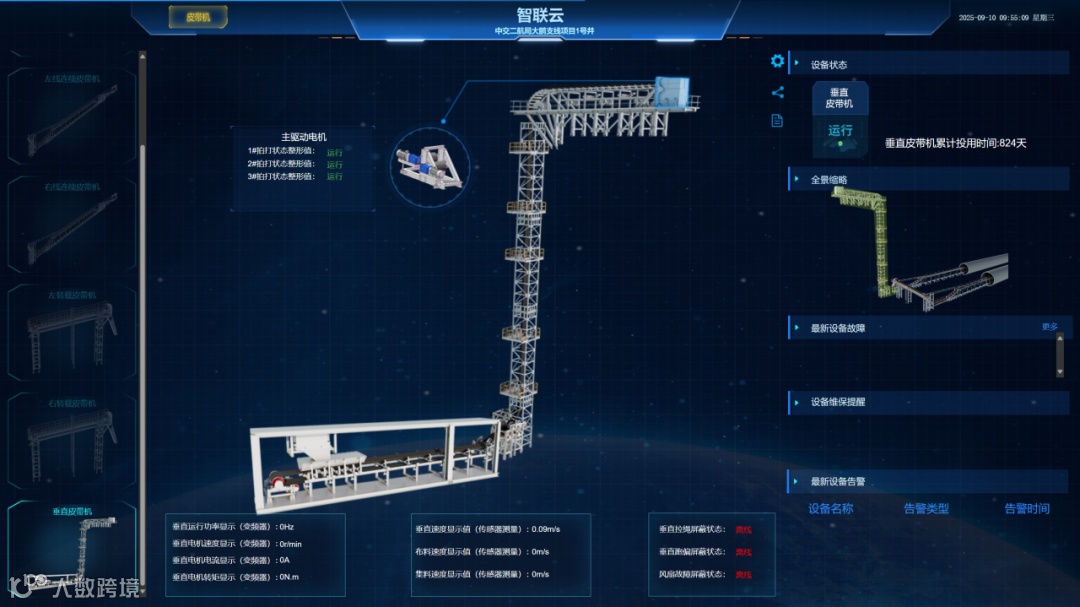
Task: Open the document report icon
Action: [x=777, y=121]
